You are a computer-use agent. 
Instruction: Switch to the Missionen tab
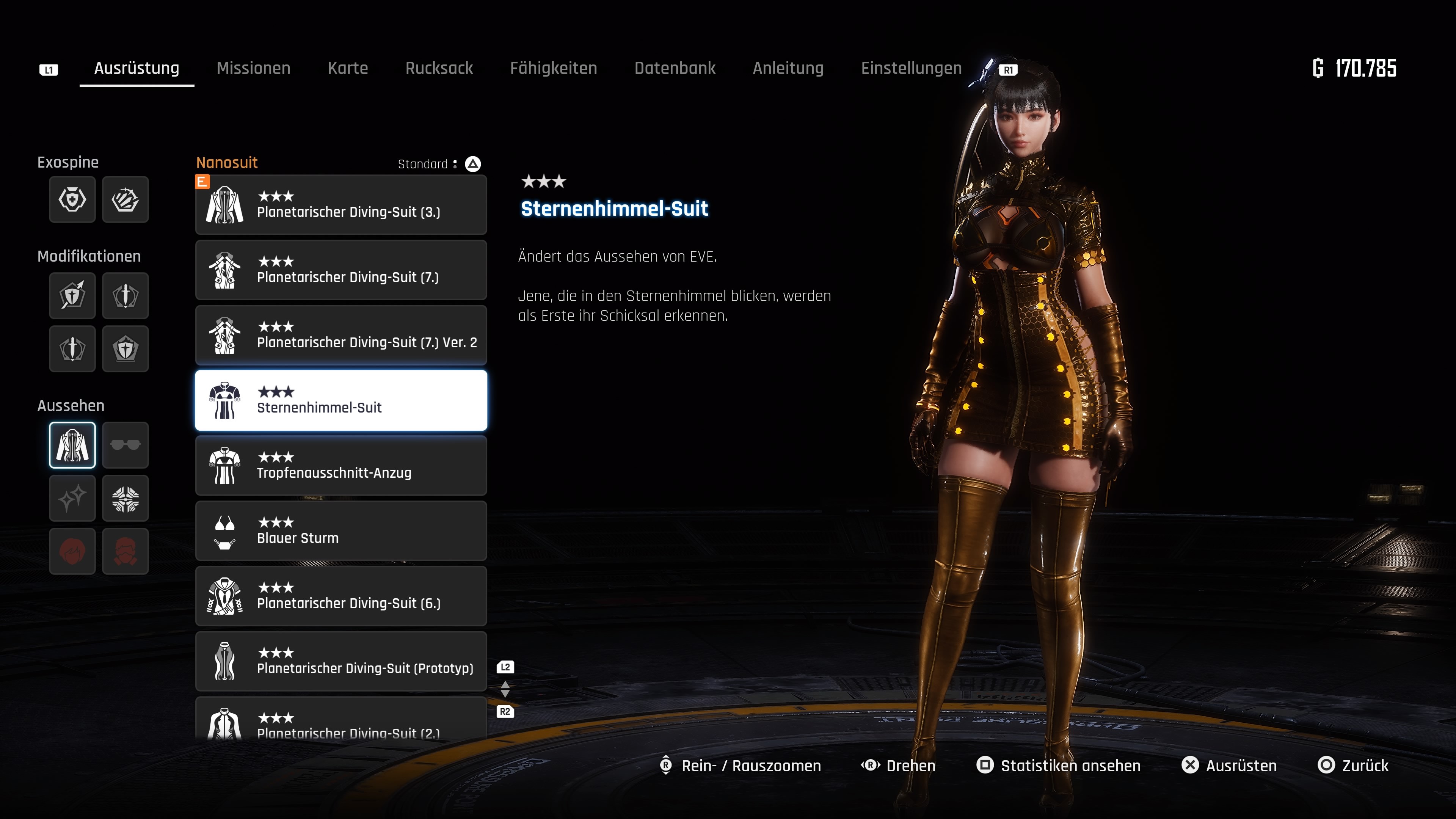click(253, 68)
